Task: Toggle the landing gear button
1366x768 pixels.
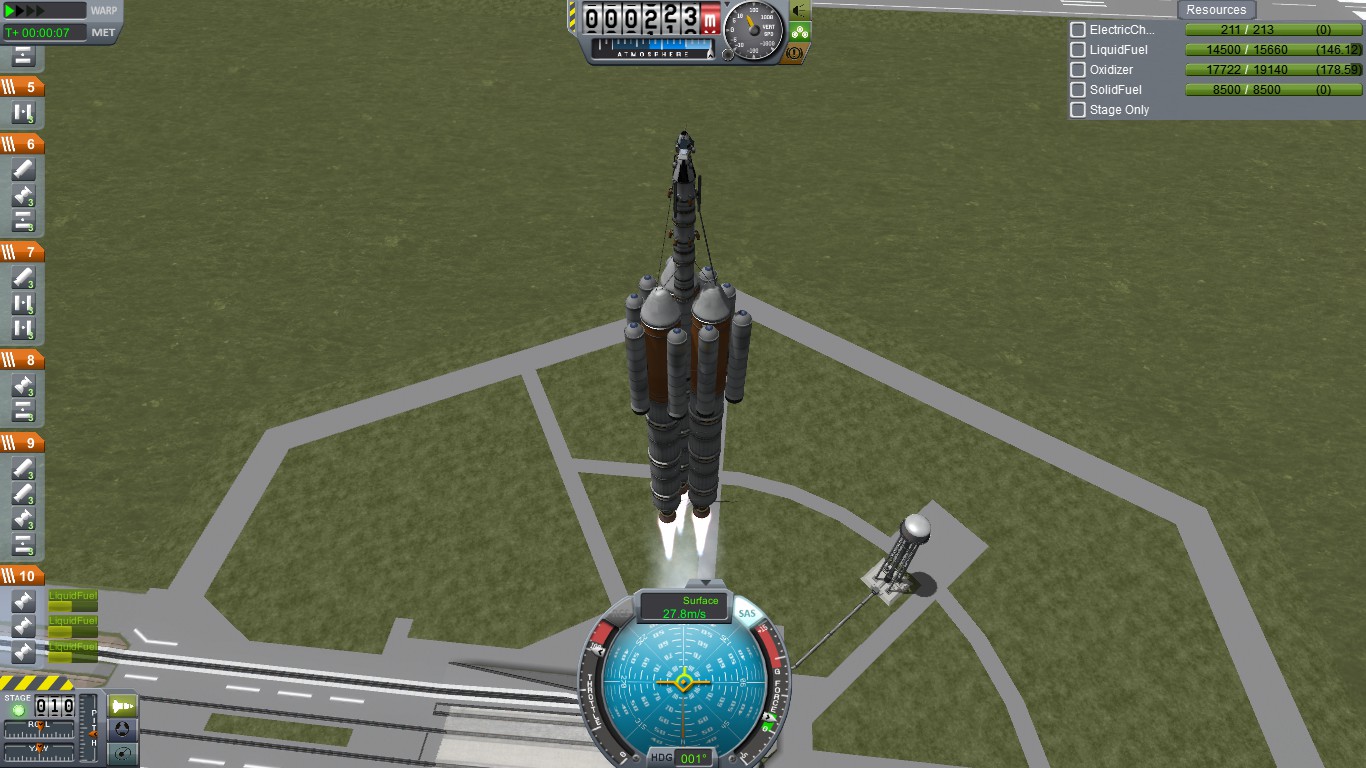Action: pyautogui.click(x=800, y=32)
